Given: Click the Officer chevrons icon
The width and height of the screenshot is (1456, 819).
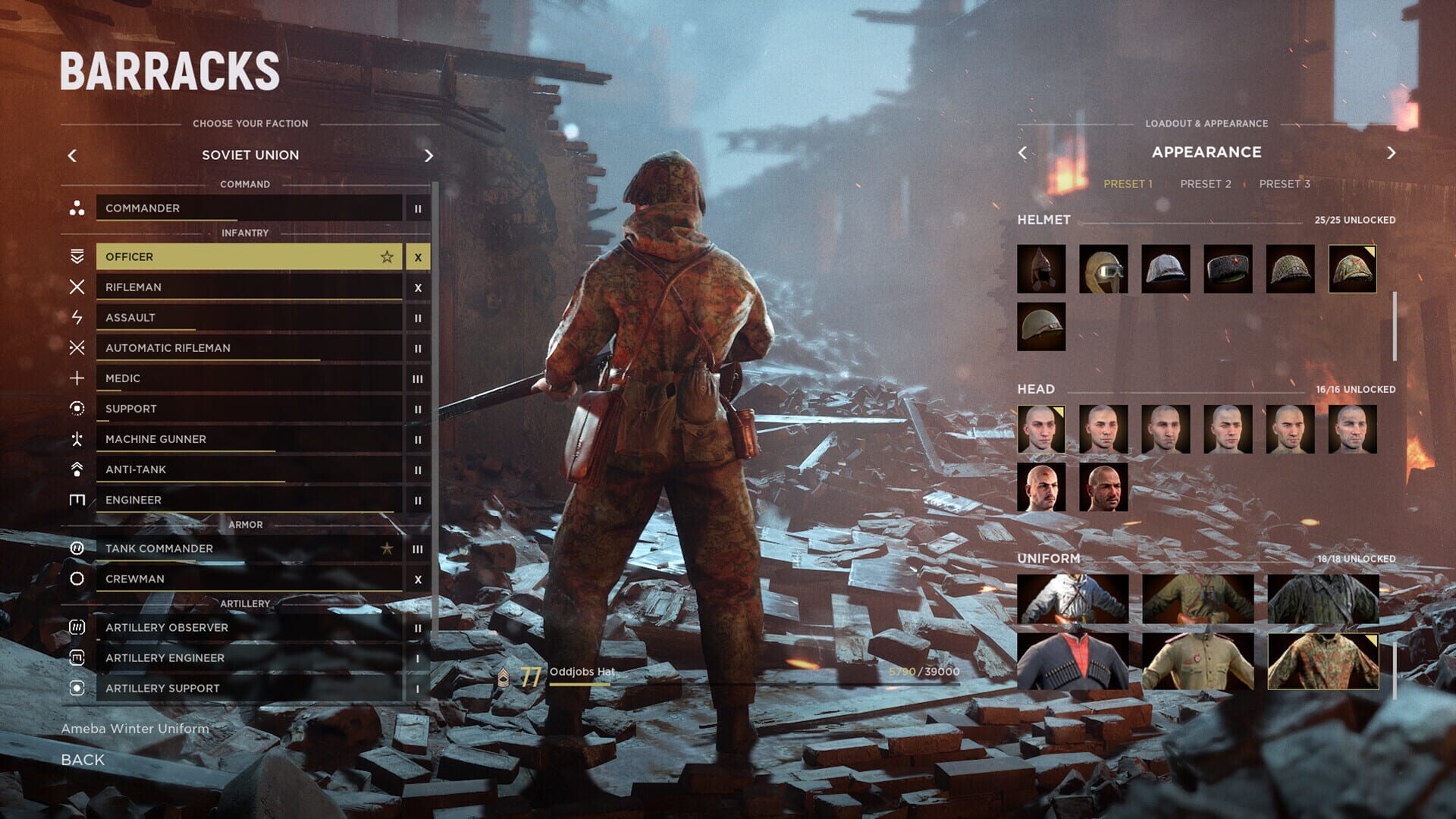Looking at the screenshot, I should (76, 256).
